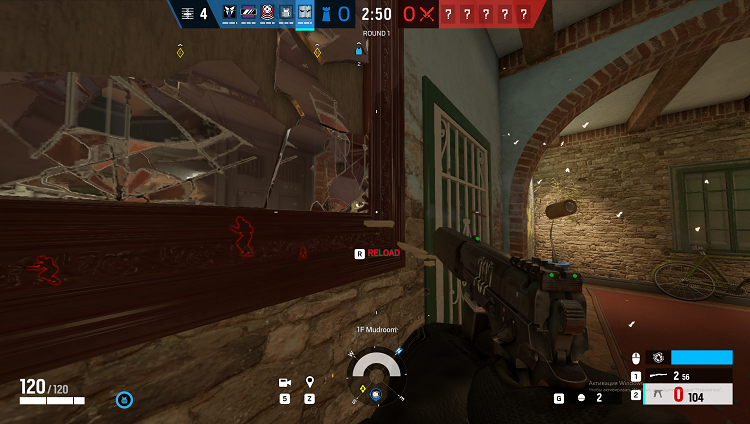Click the red team attacker crossed icon

(427, 14)
